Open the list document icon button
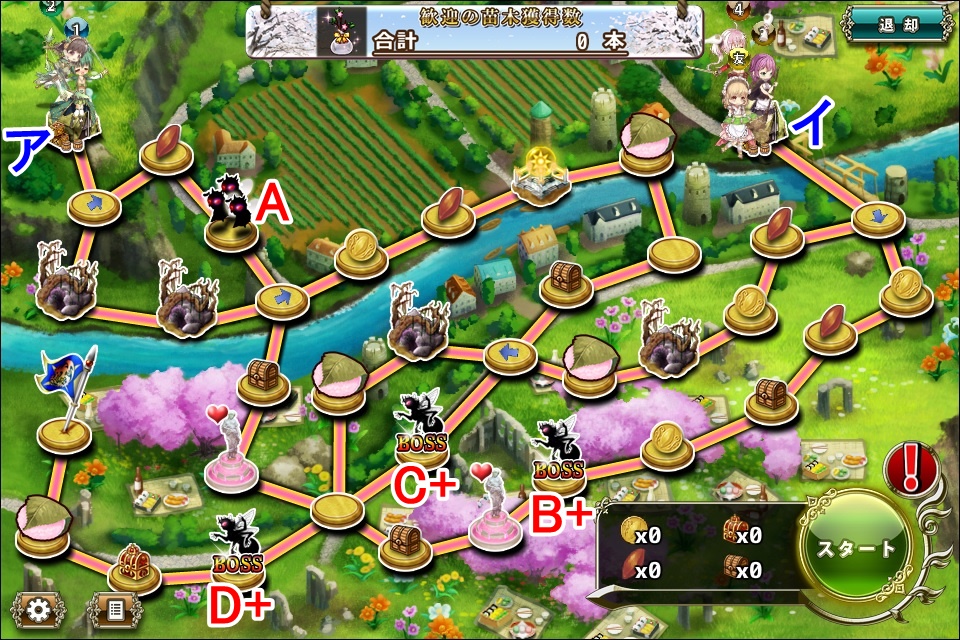Viewport: 960px width, 640px height. point(114,608)
